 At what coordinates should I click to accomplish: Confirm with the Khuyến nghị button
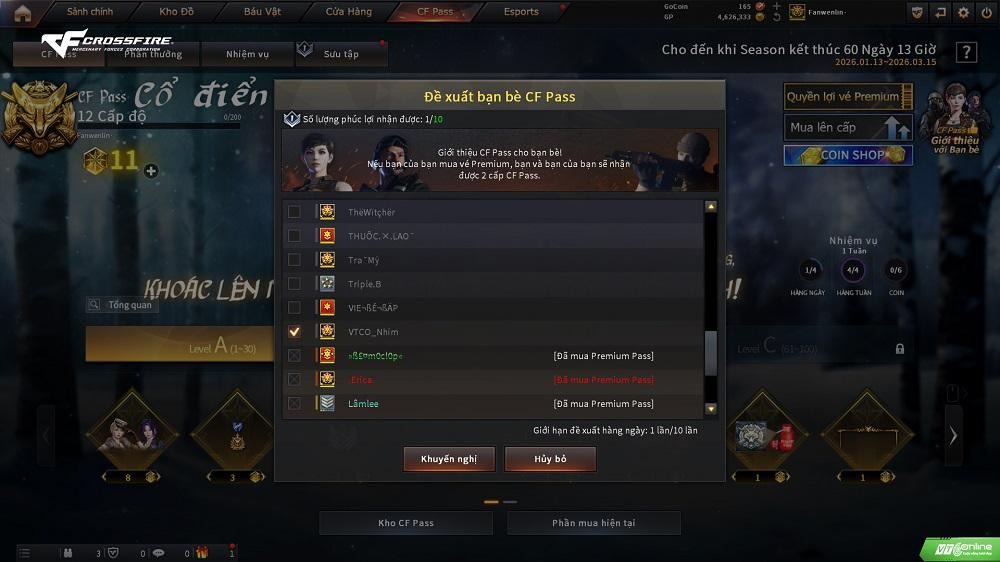(449, 459)
